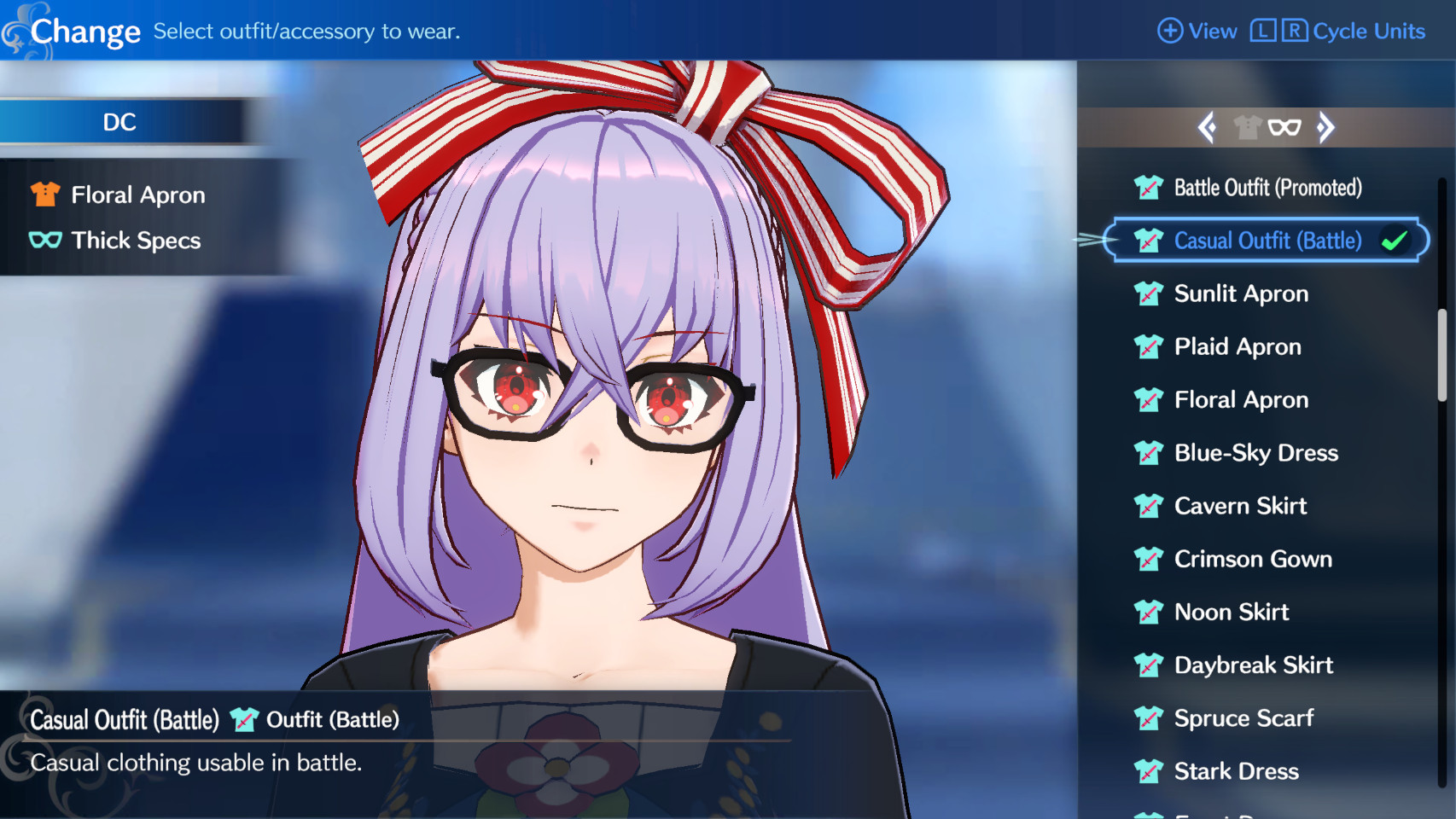The image size is (1456, 819).
Task: Switch to the DC tab
Action: [x=119, y=122]
